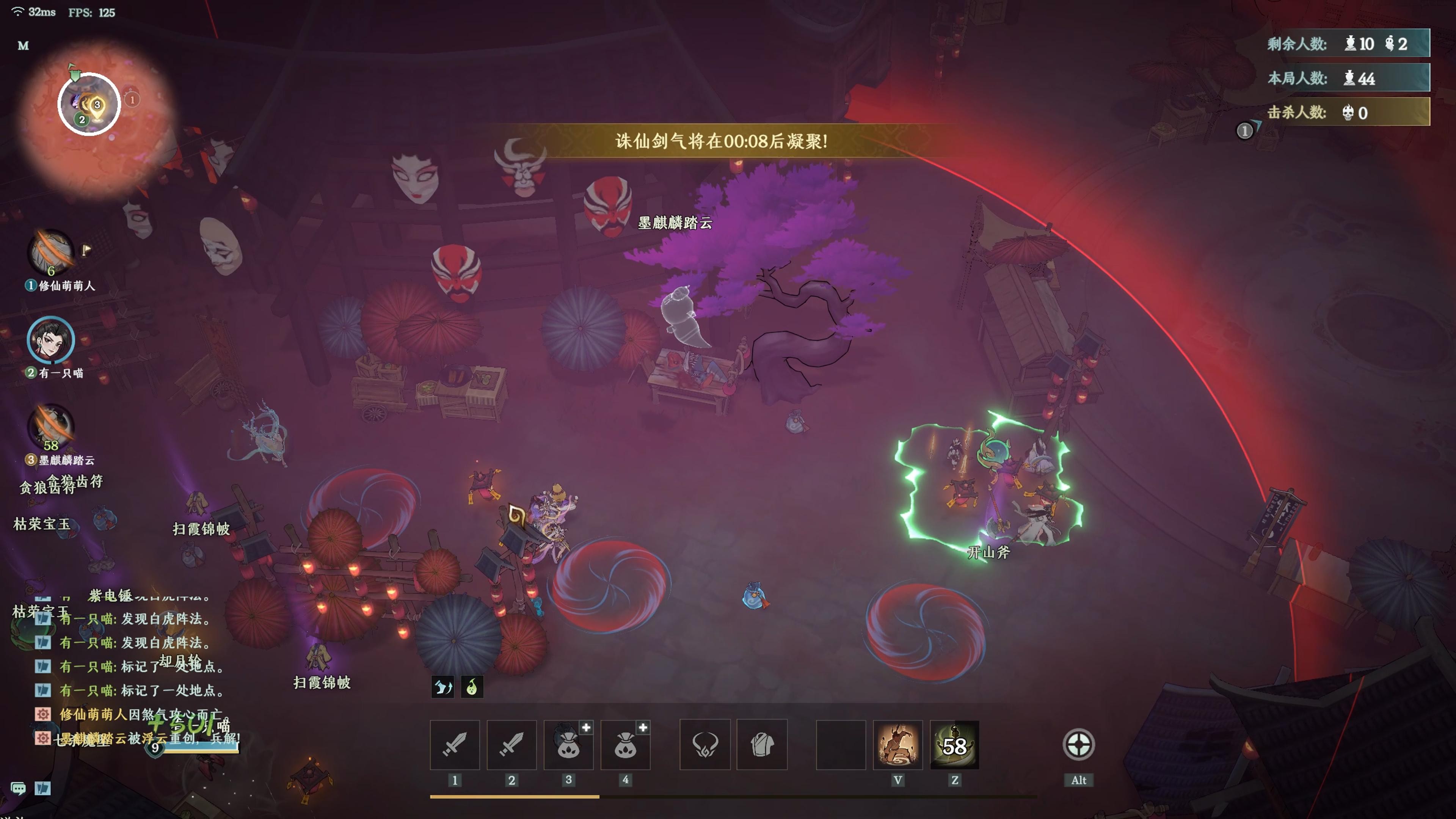
Task: Select teammate 墨麒麟踏云's portrait
Action: pos(52,427)
